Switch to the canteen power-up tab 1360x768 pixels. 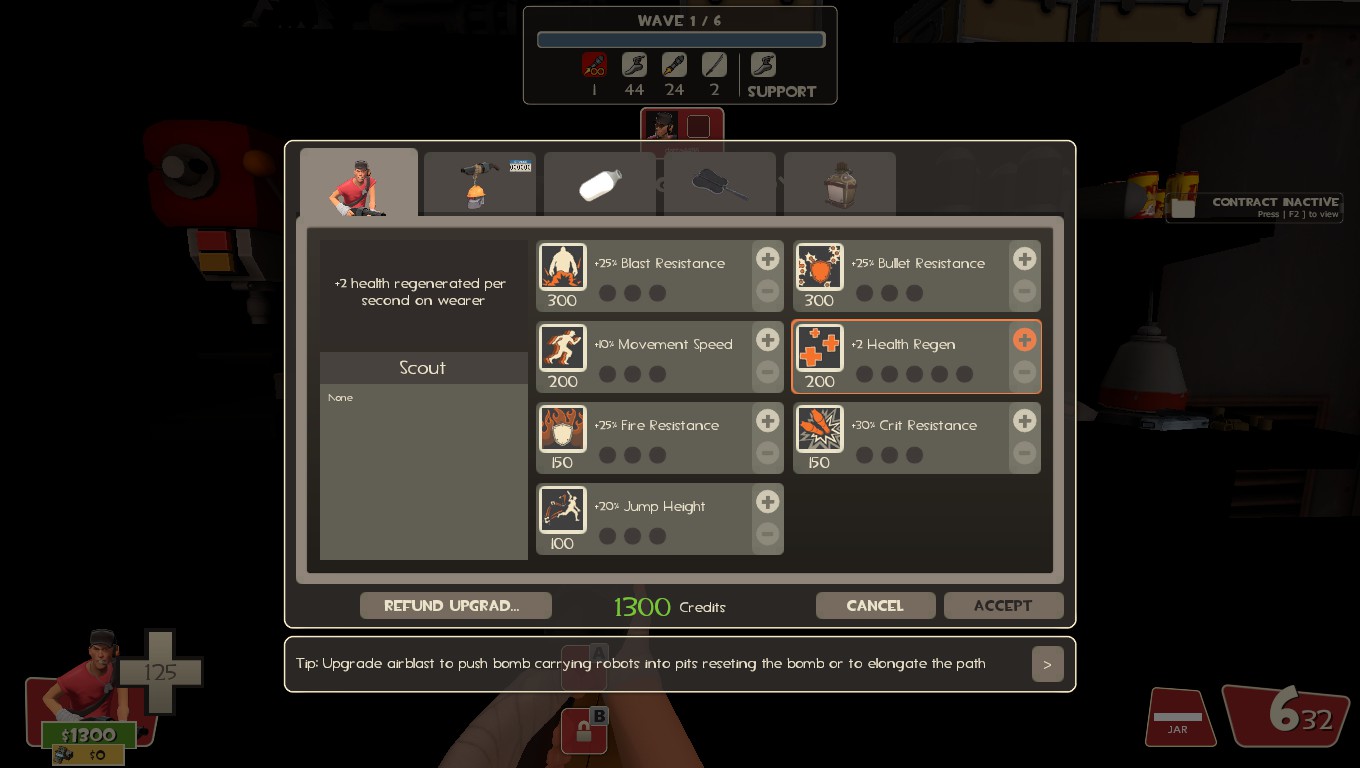(x=839, y=183)
